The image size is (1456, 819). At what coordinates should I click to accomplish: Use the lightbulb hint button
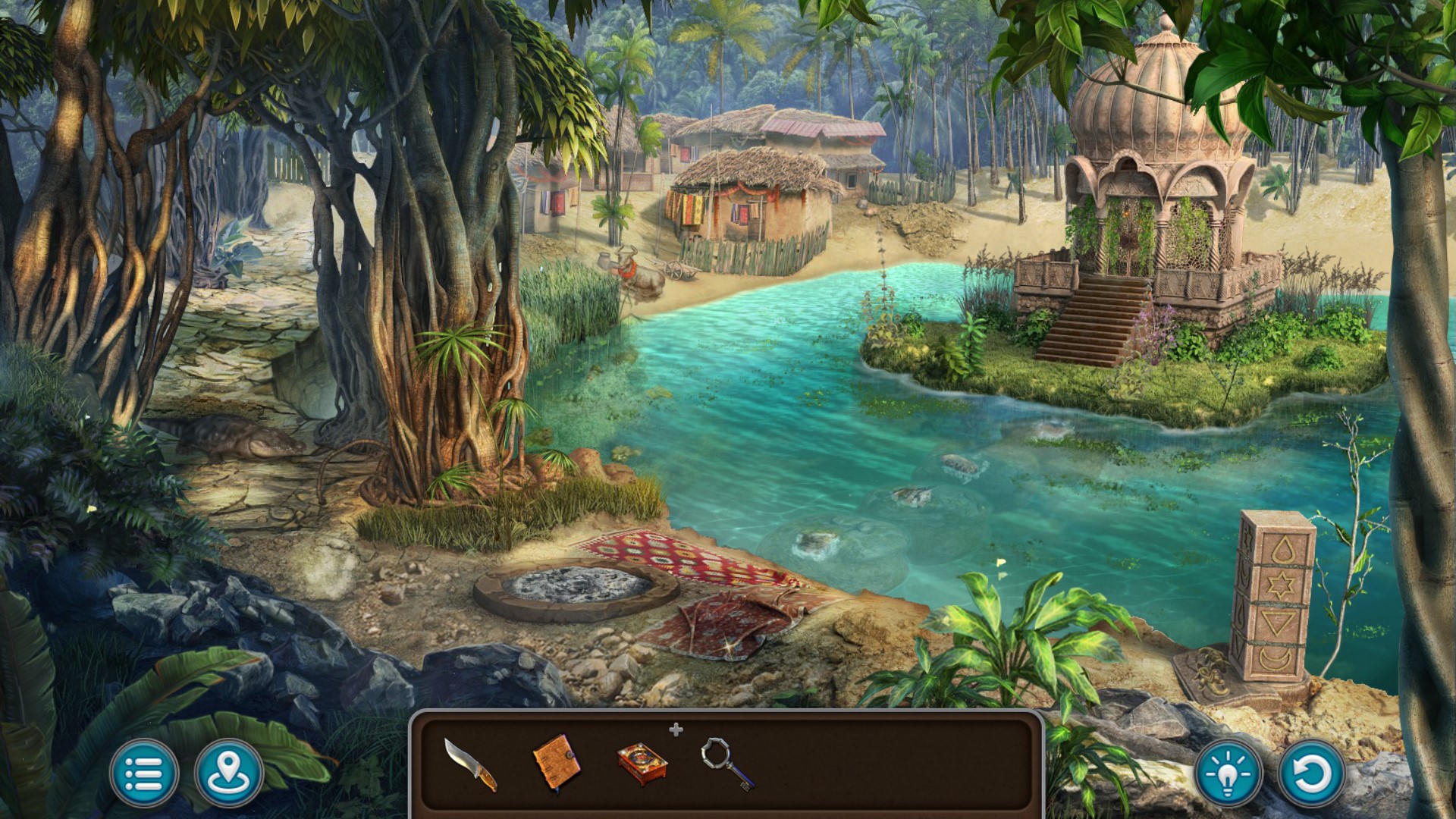[1228, 773]
